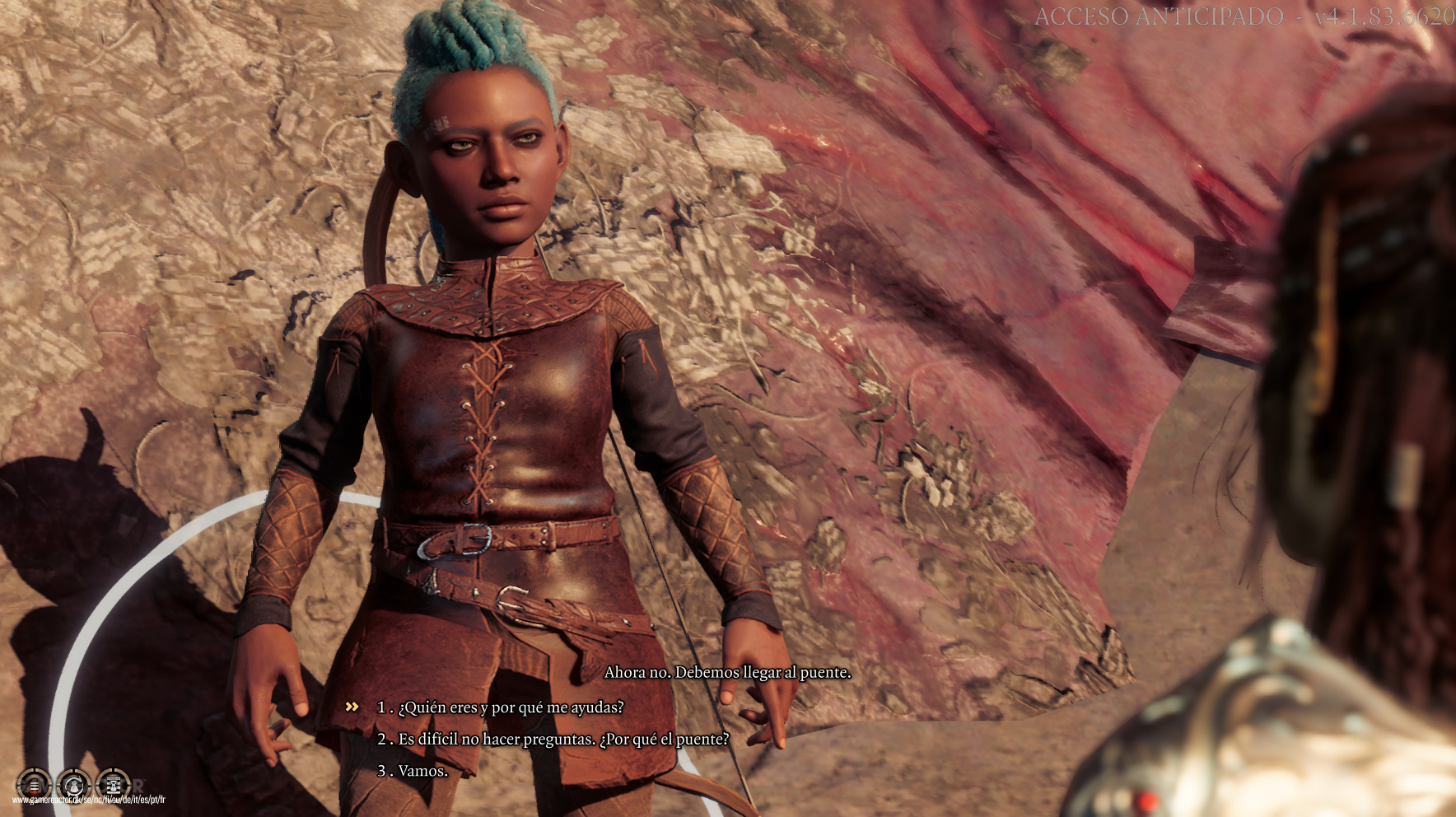The image size is (1456, 817).
Task: Click the character swap icon with circular arrows
Action: [73, 785]
